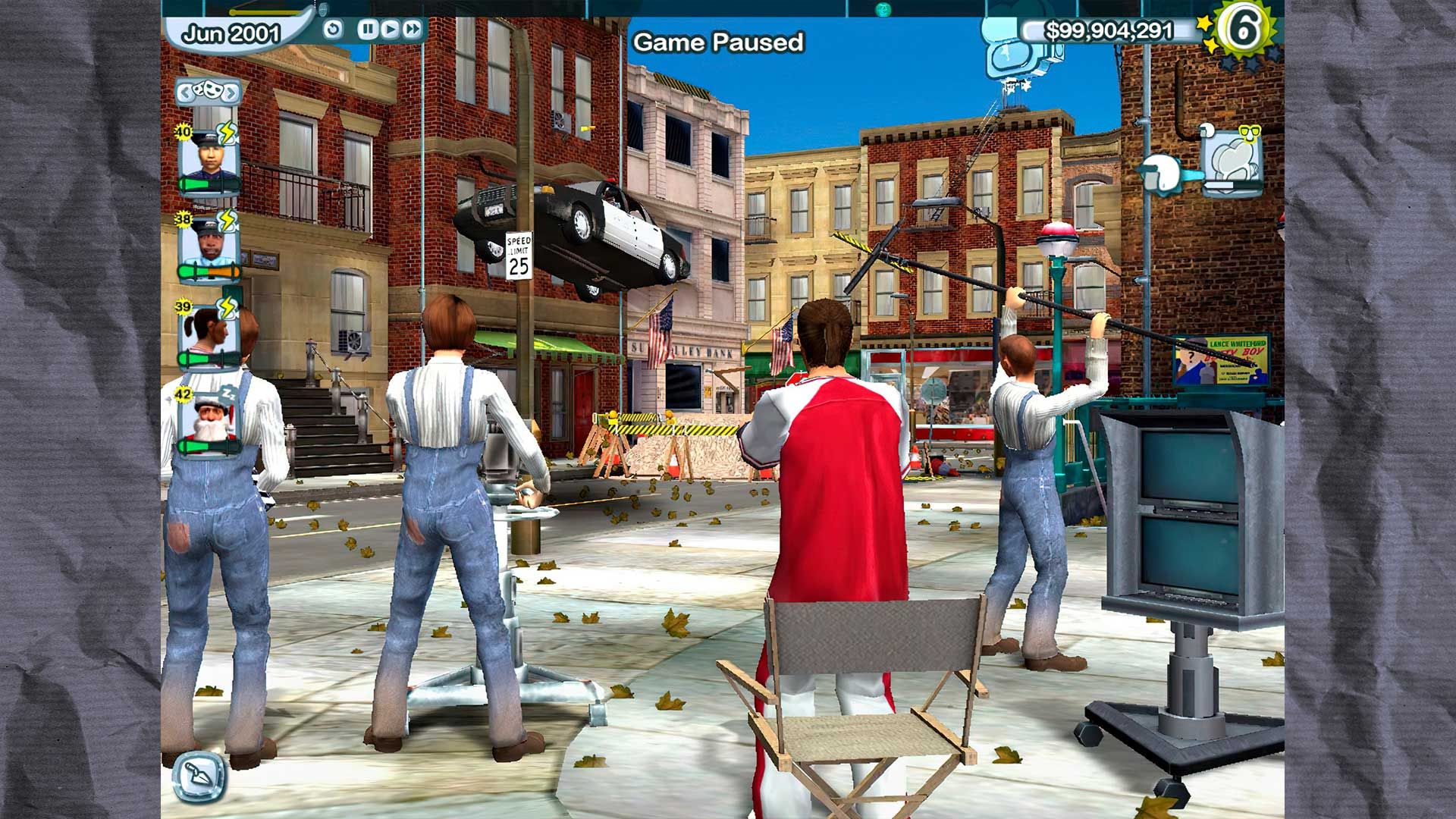
Task: Select the age 40 police officer portrait
Action: pos(208,160)
